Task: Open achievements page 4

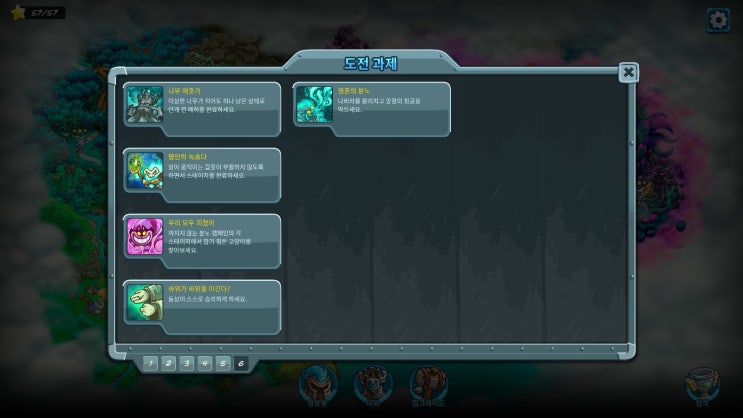Action: 204,363
